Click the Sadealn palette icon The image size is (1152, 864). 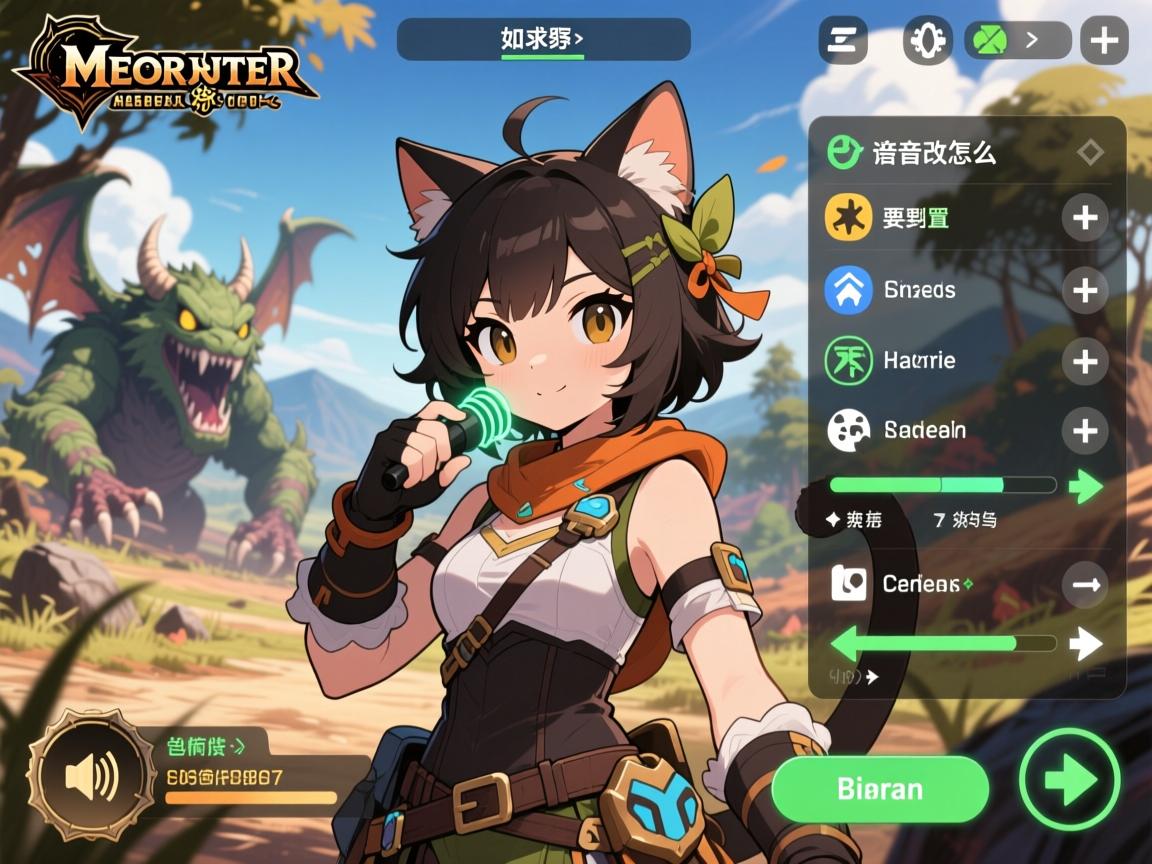click(848, 431)
